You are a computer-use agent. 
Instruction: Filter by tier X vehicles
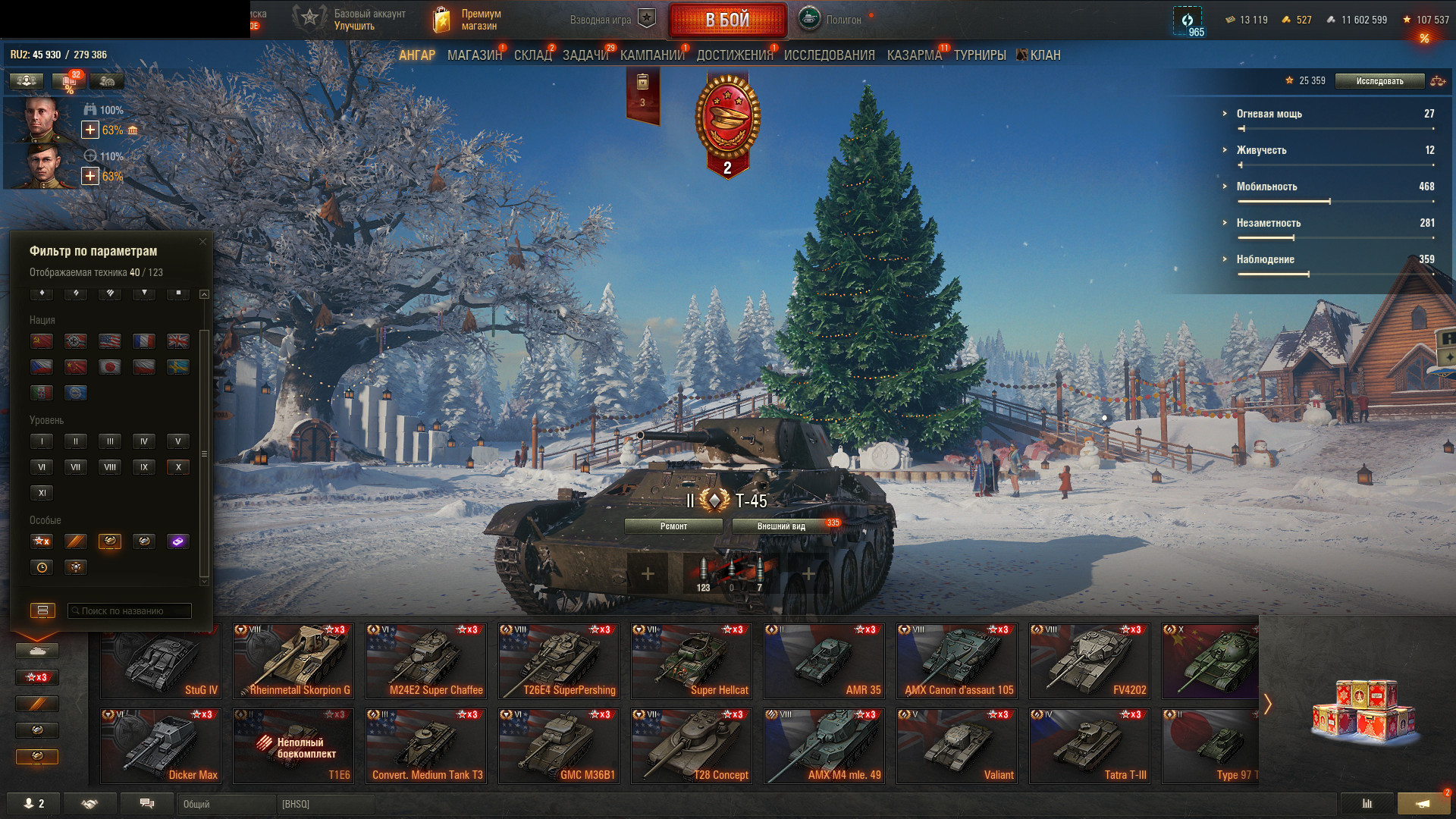click(178, 467)
